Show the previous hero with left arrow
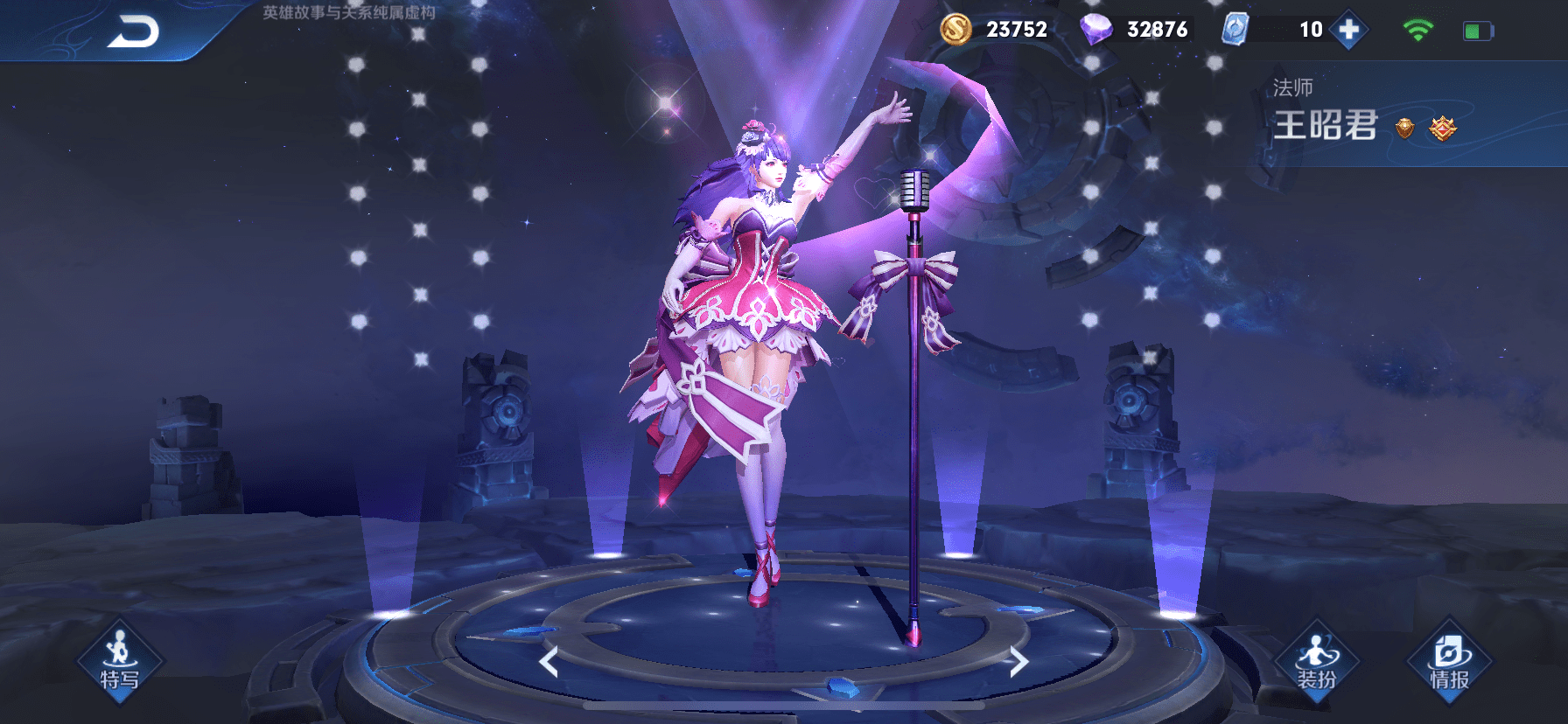The width and height of the screenshot is (1568, 724). (549, 662)
